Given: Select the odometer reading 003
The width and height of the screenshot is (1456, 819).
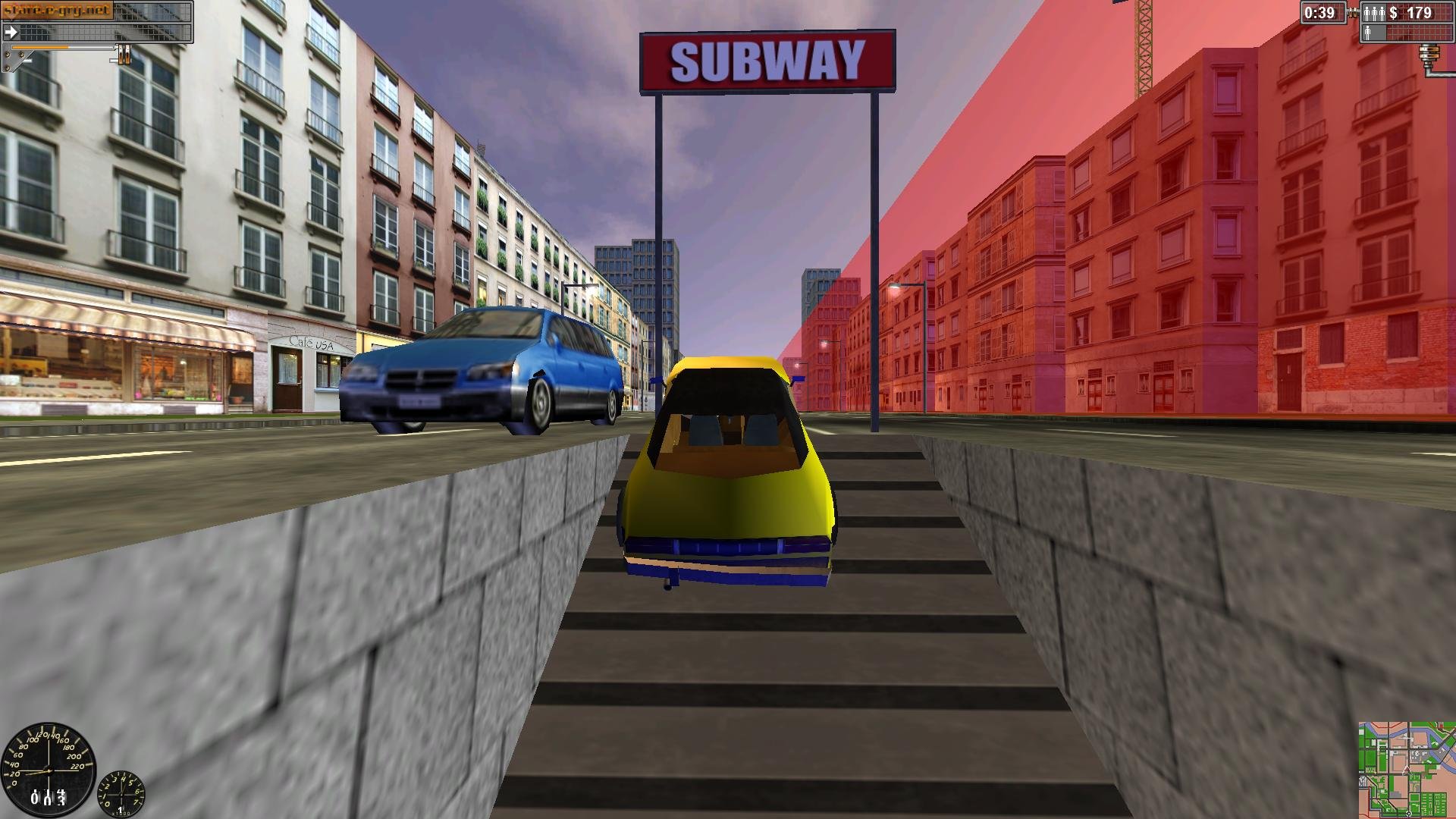Looking at the screenshot, I should [x=49, y=799].
